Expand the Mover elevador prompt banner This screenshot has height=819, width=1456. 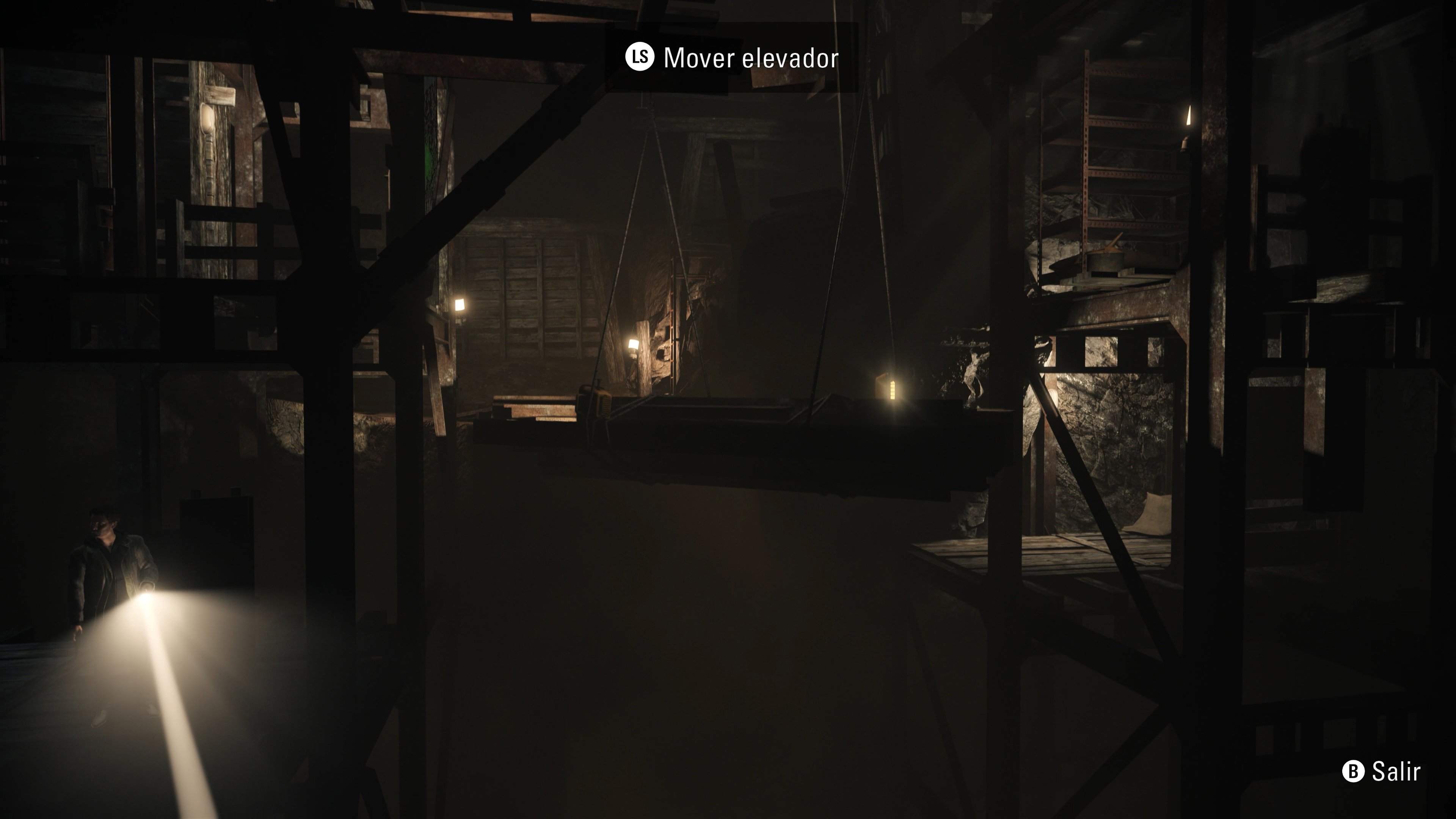pyautogui.click(x=729, y=57)
